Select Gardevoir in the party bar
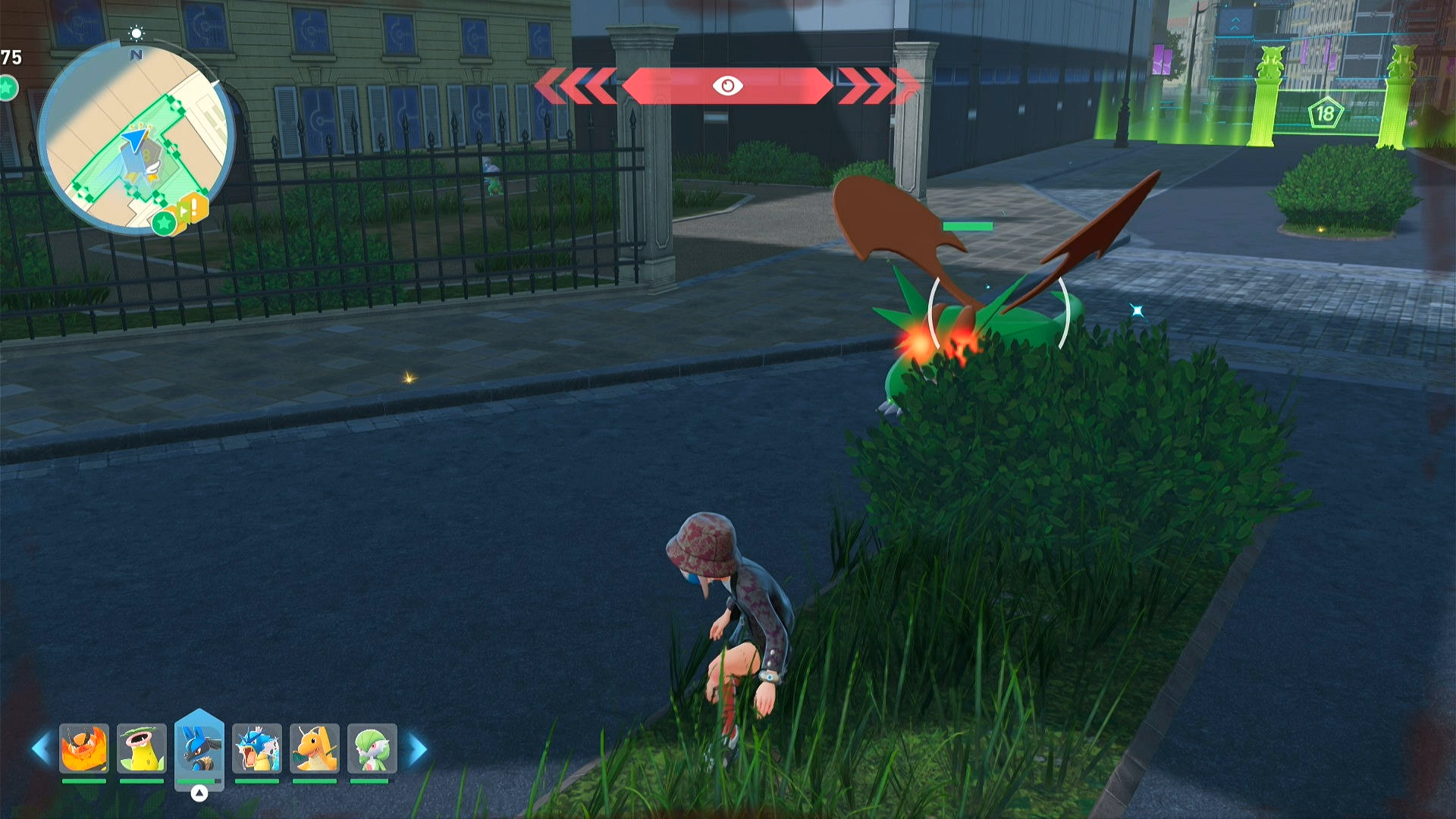The image size is (1456, 819). pyautogui.click(x=372, y=748)
